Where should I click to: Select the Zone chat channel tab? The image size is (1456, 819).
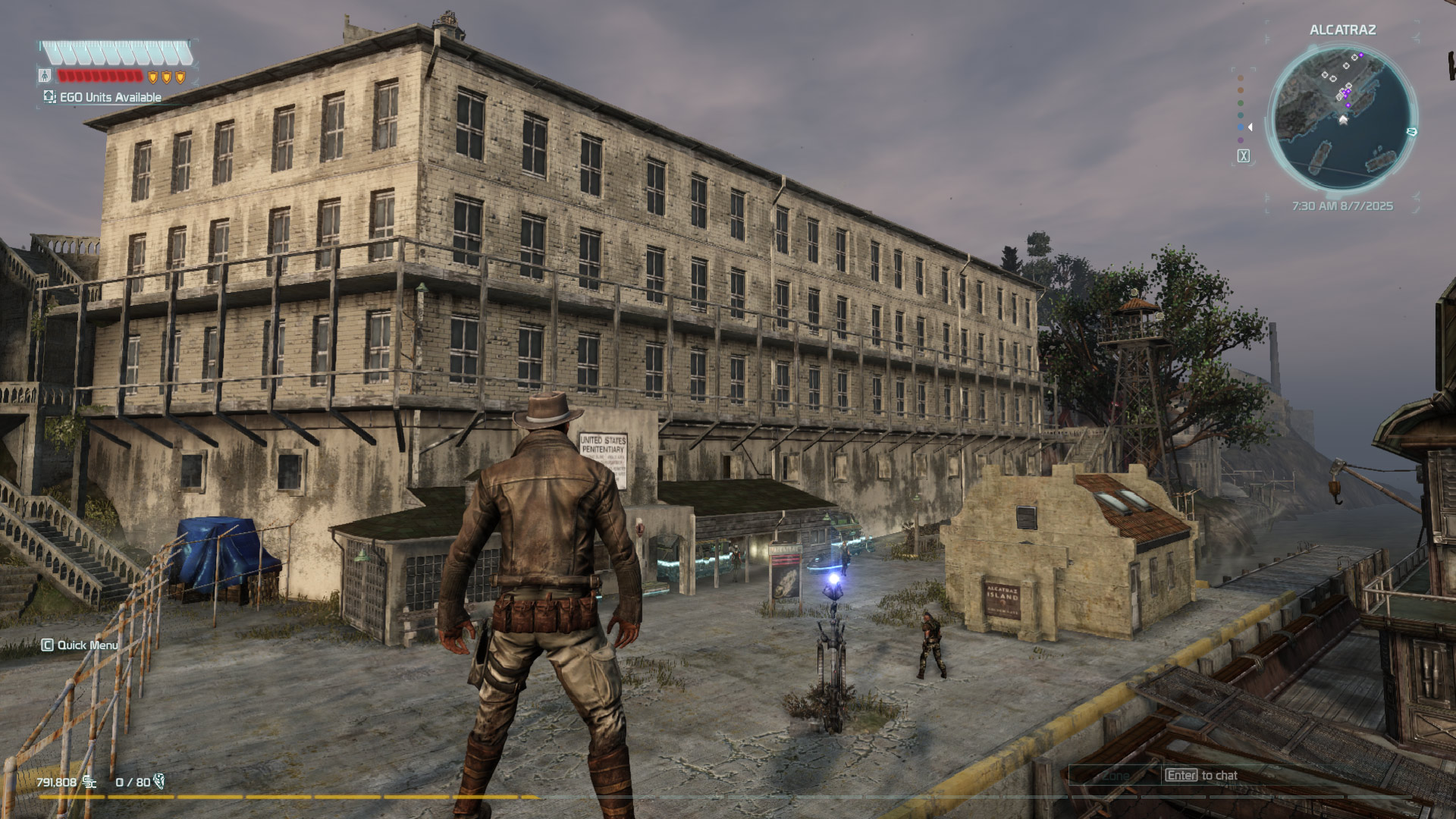click(1116, 776)
